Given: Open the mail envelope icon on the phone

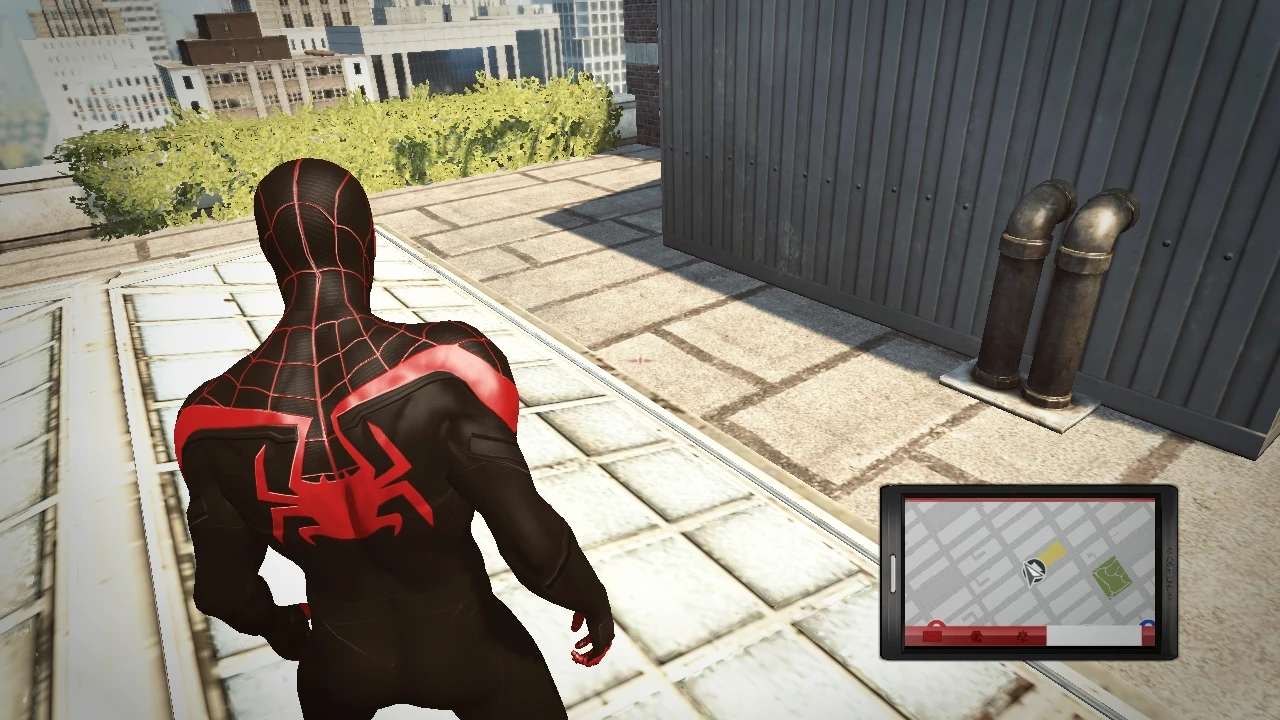Looking at the screenshot, I should tap(932, 636).
